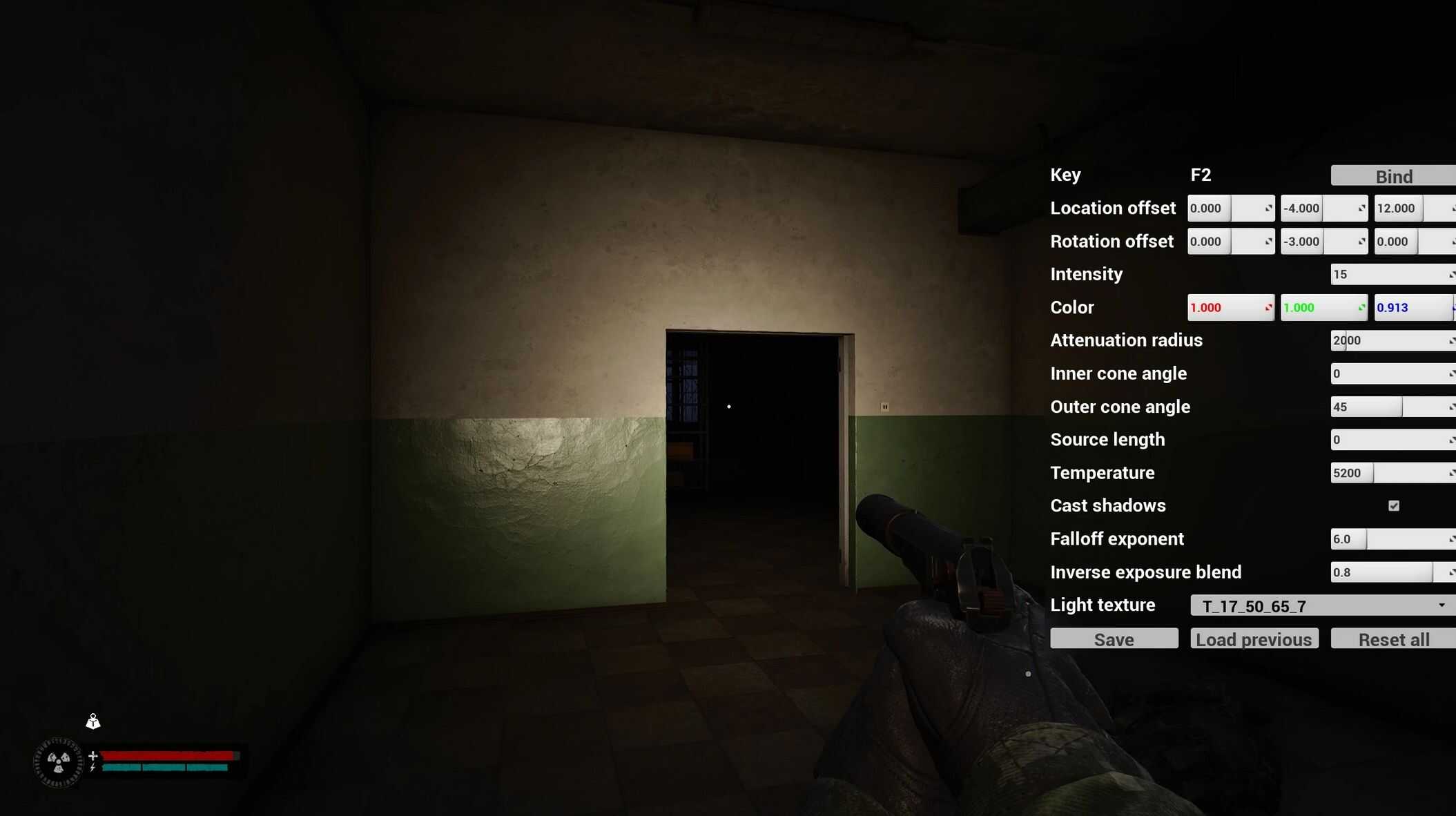Click the green adjuster next to the Color green value
Image resolution: width=1456 pixels, height=816 pixels.
(1361, 307)
